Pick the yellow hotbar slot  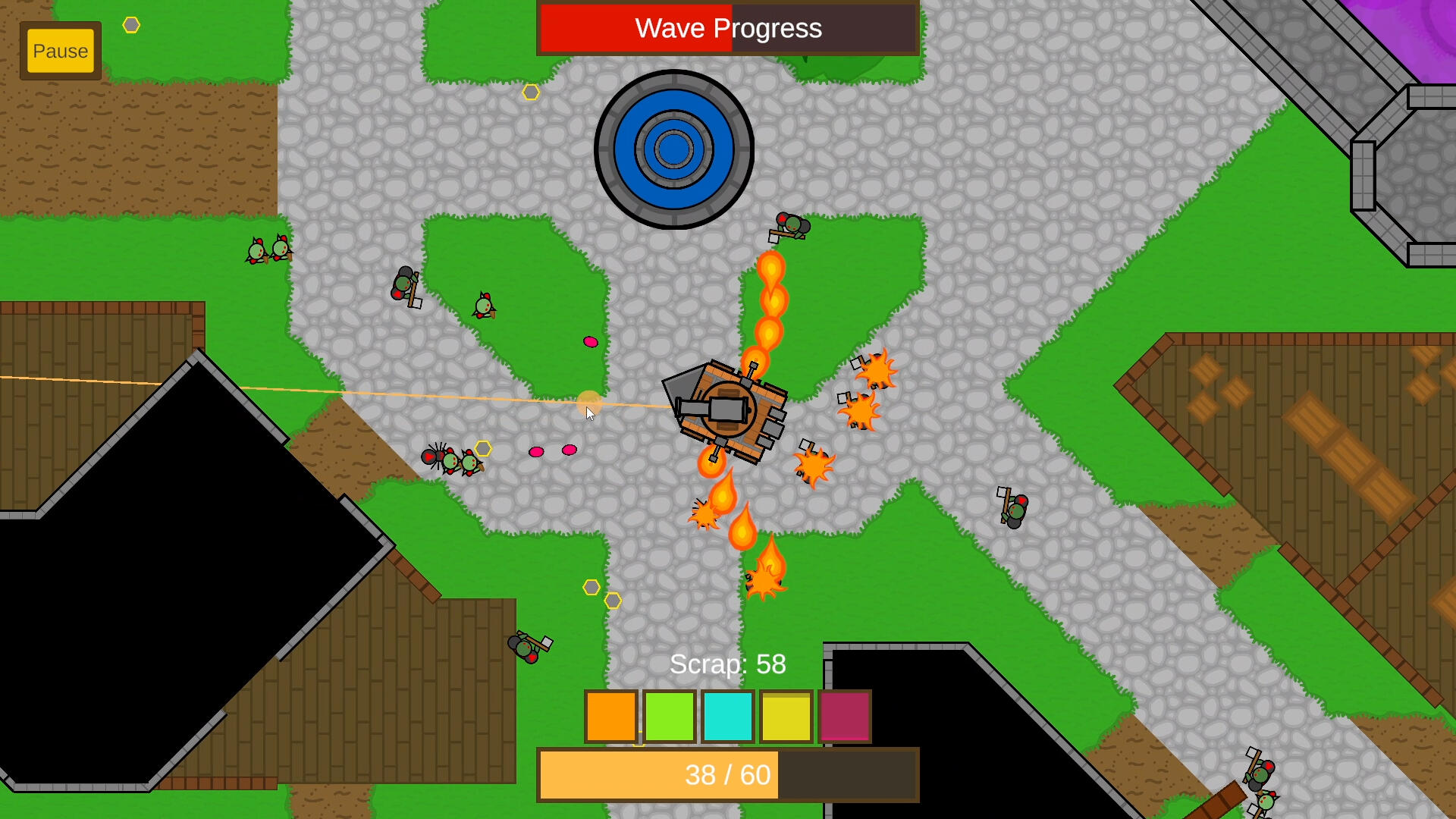[786, 716]
